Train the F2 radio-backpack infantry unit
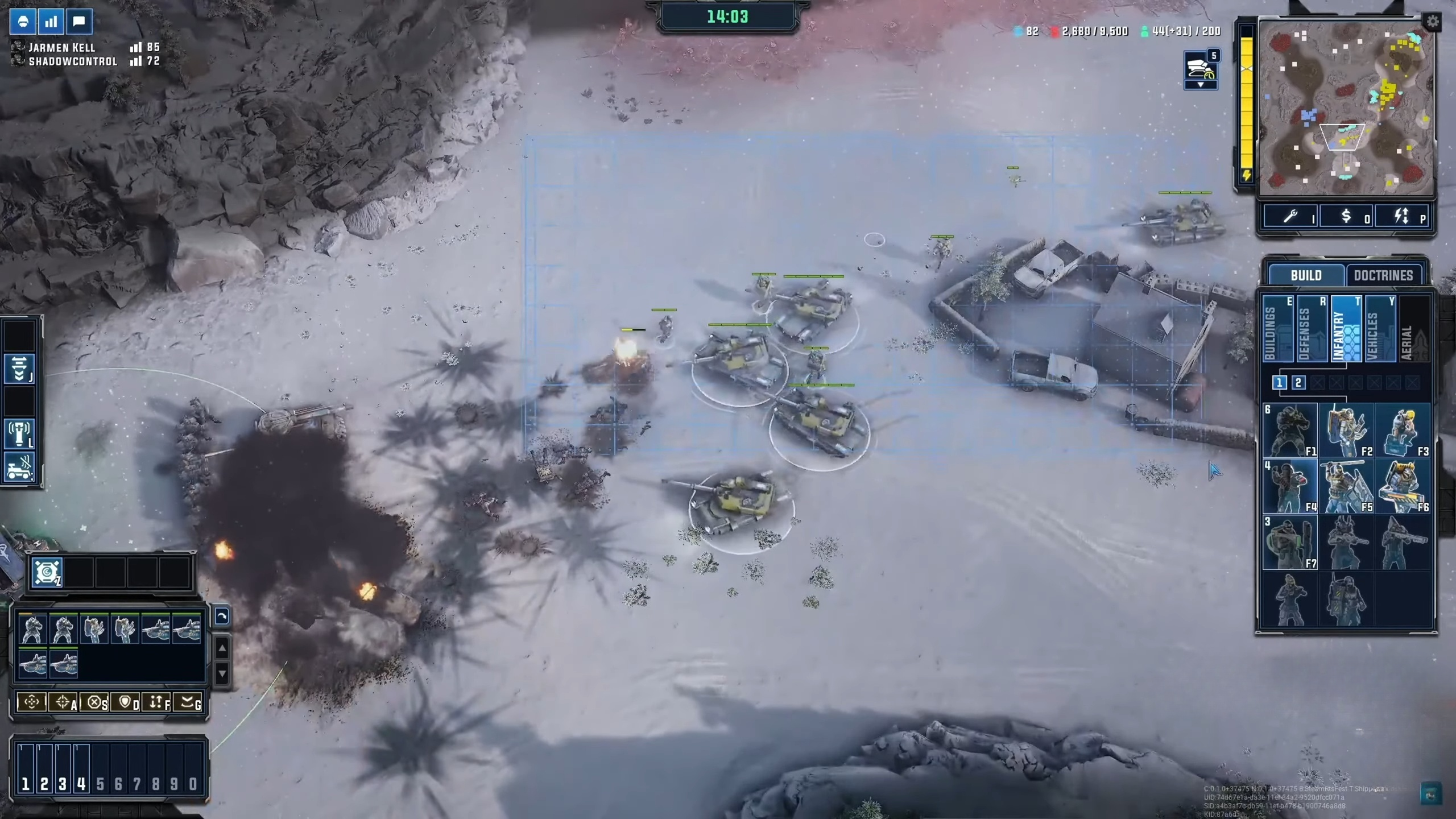The width and height of the screenshot is (1456, 819). [1346, 431]
